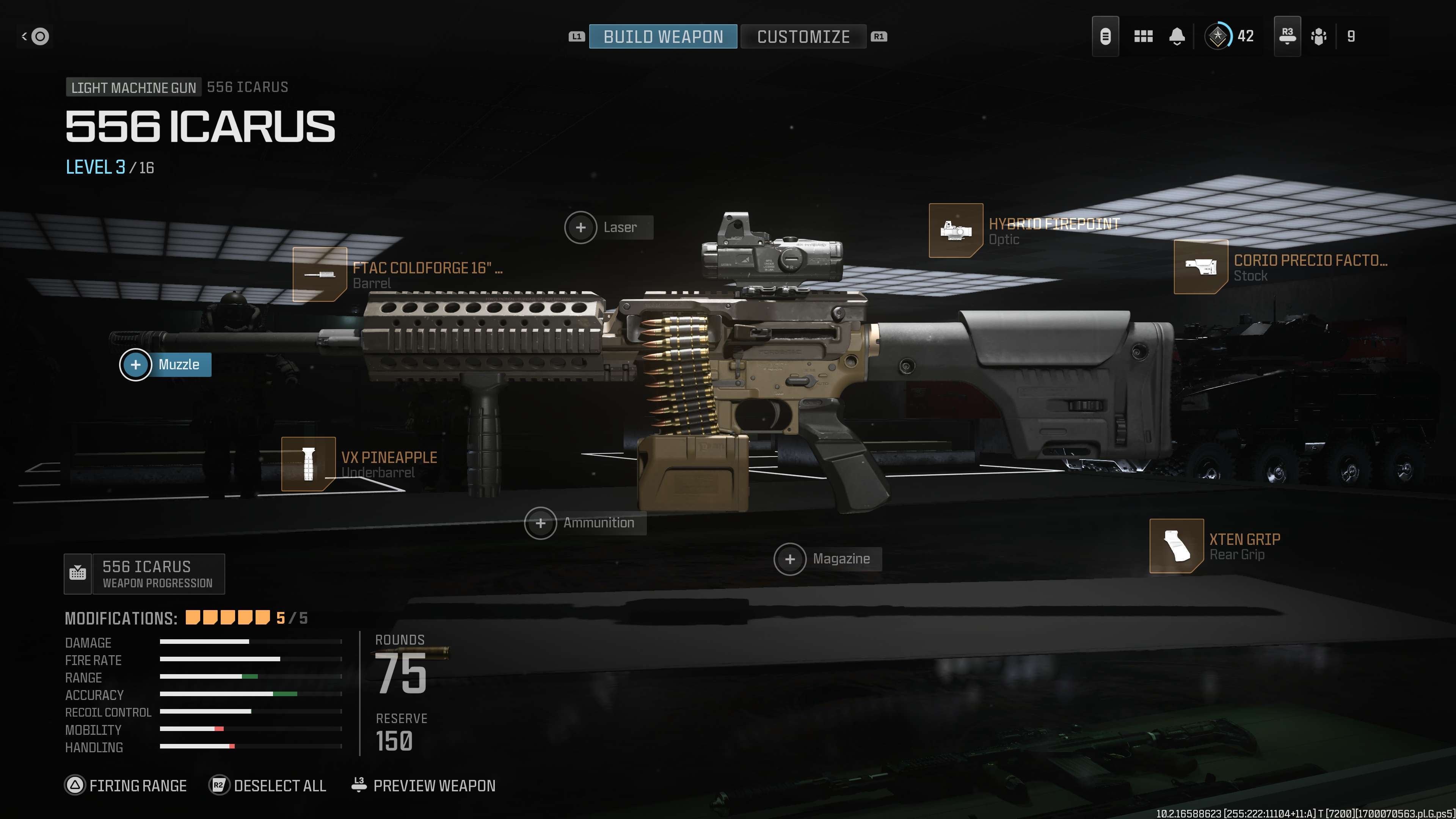Switch to the Build Weapon tab
Viewport: 1456px width, 819px height.
tap(663, 37)
